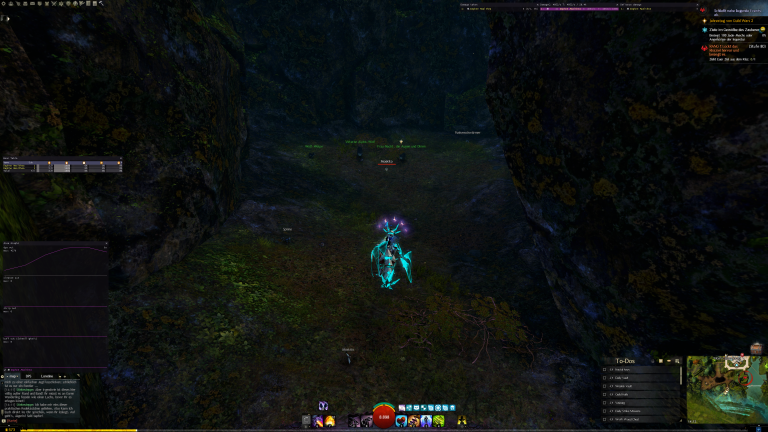The width and height of the screenshot is (768, 432).
Task: Activate the glowing green skill icon
Action: 437,422
